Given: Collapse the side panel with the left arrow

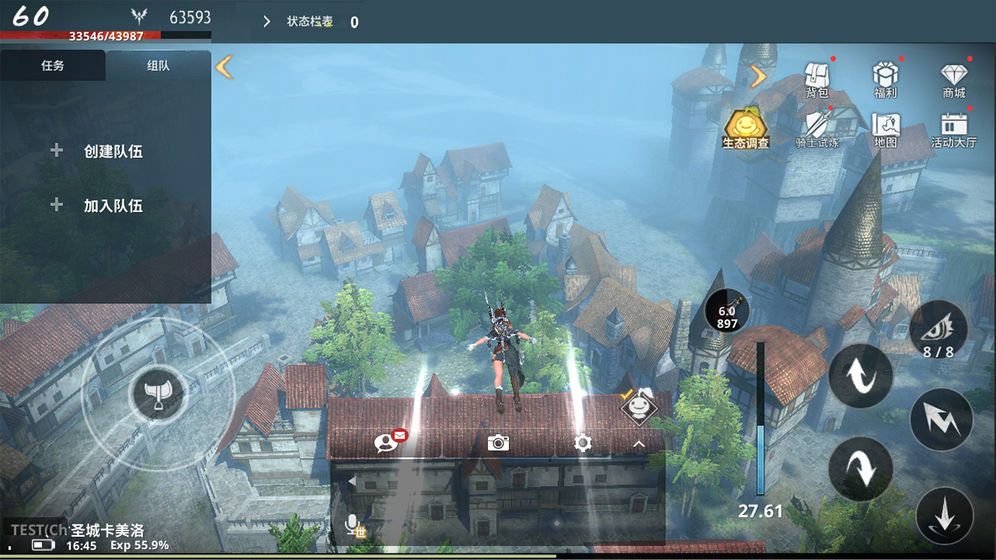Looking at the screenshot, I should tap(224, 67).
